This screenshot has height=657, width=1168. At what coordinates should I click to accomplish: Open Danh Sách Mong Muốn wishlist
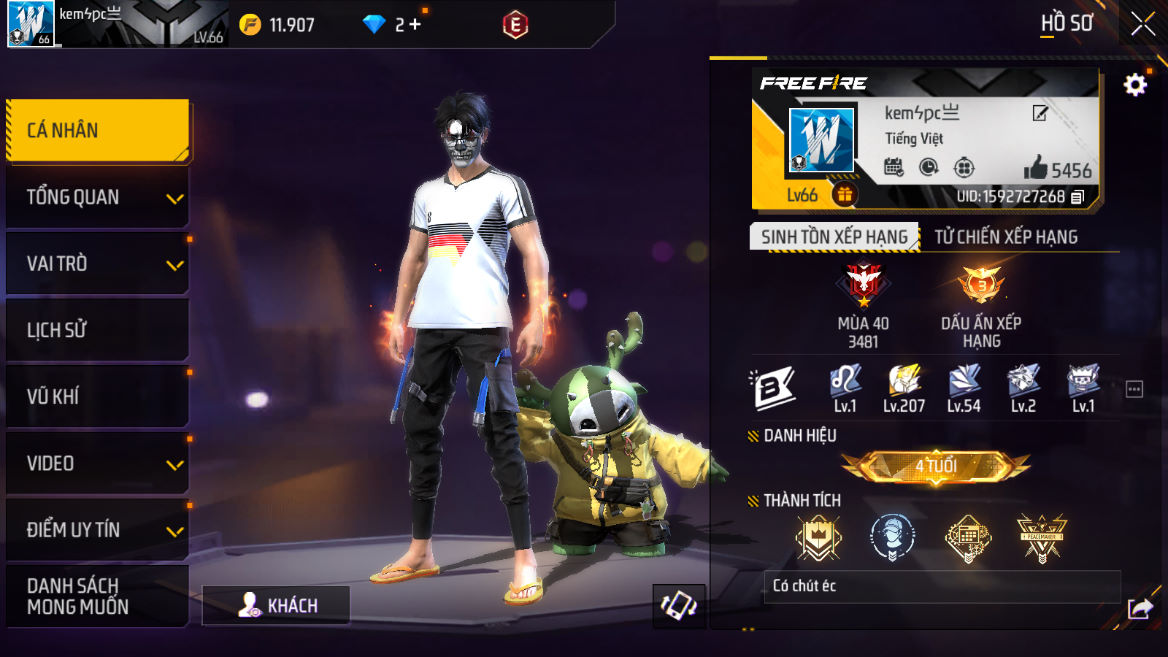(97, 596)
